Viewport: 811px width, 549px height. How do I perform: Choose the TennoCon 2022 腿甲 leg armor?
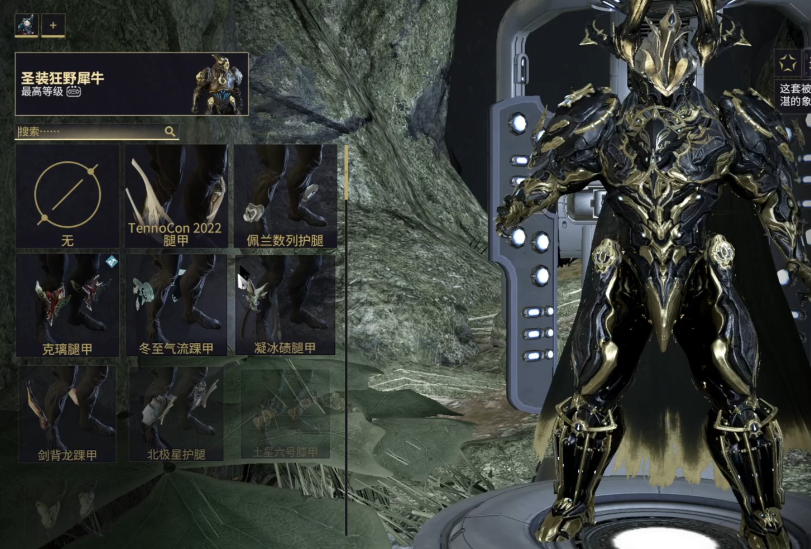176,196
